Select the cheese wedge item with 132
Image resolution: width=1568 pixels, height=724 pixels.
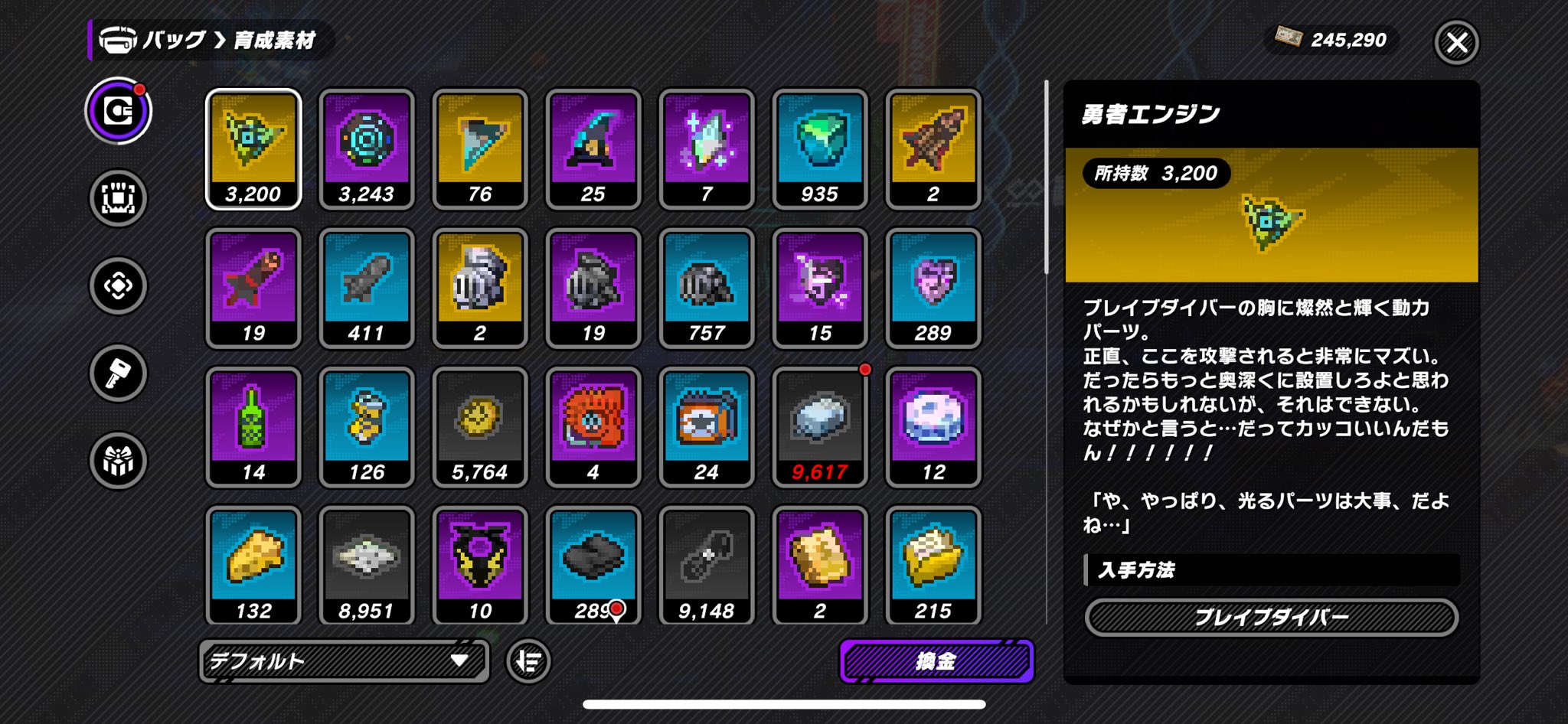(253, 565)
